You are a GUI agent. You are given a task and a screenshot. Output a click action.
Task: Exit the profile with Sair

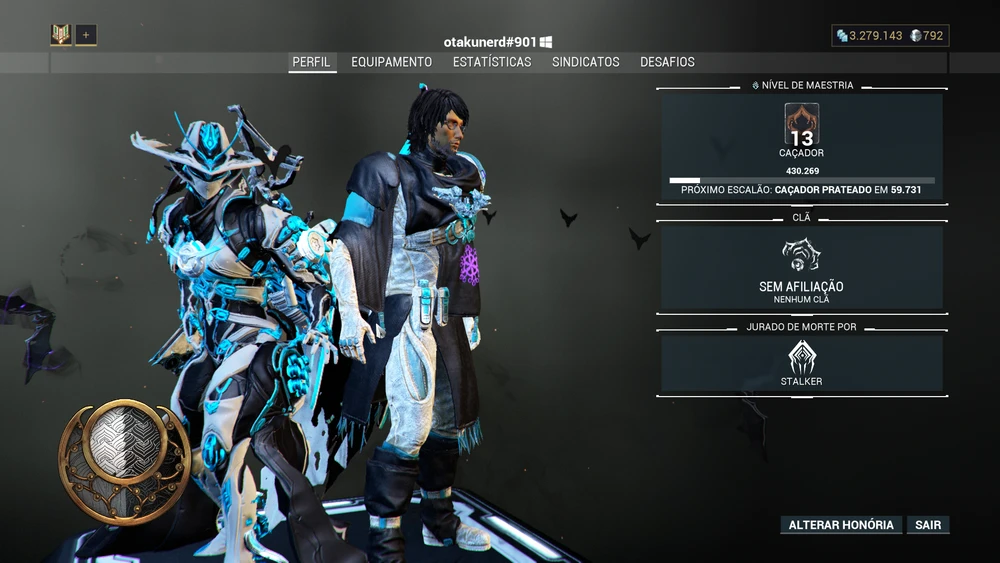coord(929,525)
